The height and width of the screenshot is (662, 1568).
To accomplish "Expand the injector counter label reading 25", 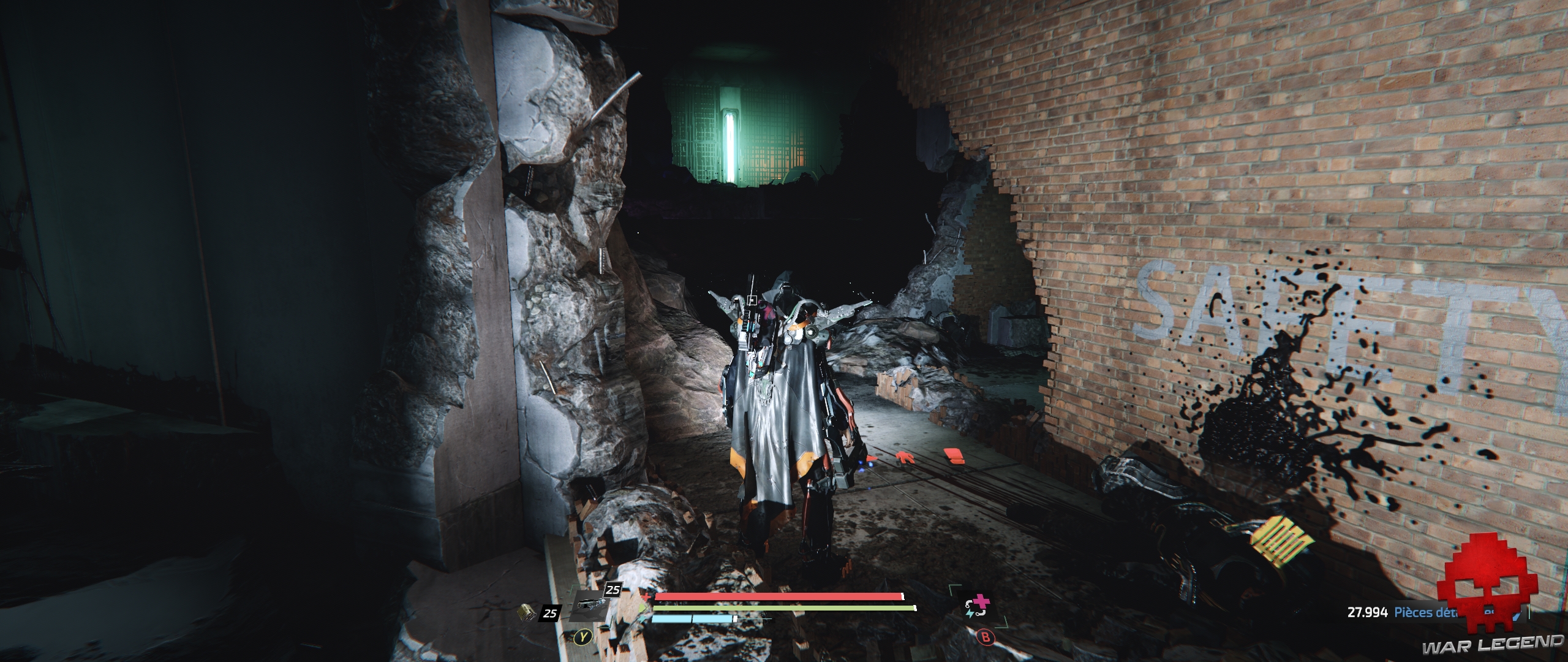I will 612,590.
